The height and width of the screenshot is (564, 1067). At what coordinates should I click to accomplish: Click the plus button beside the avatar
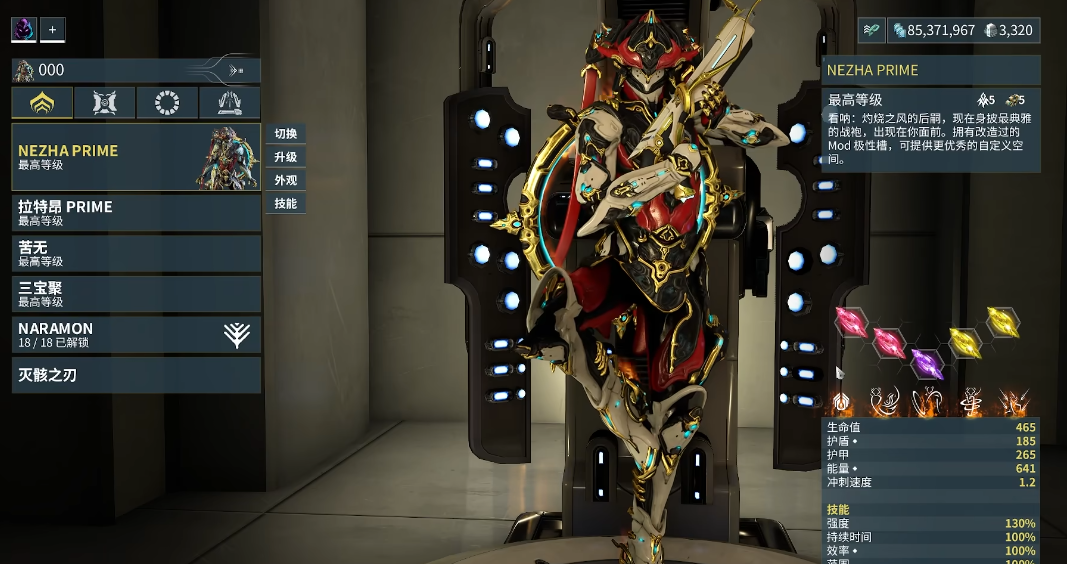53,30
